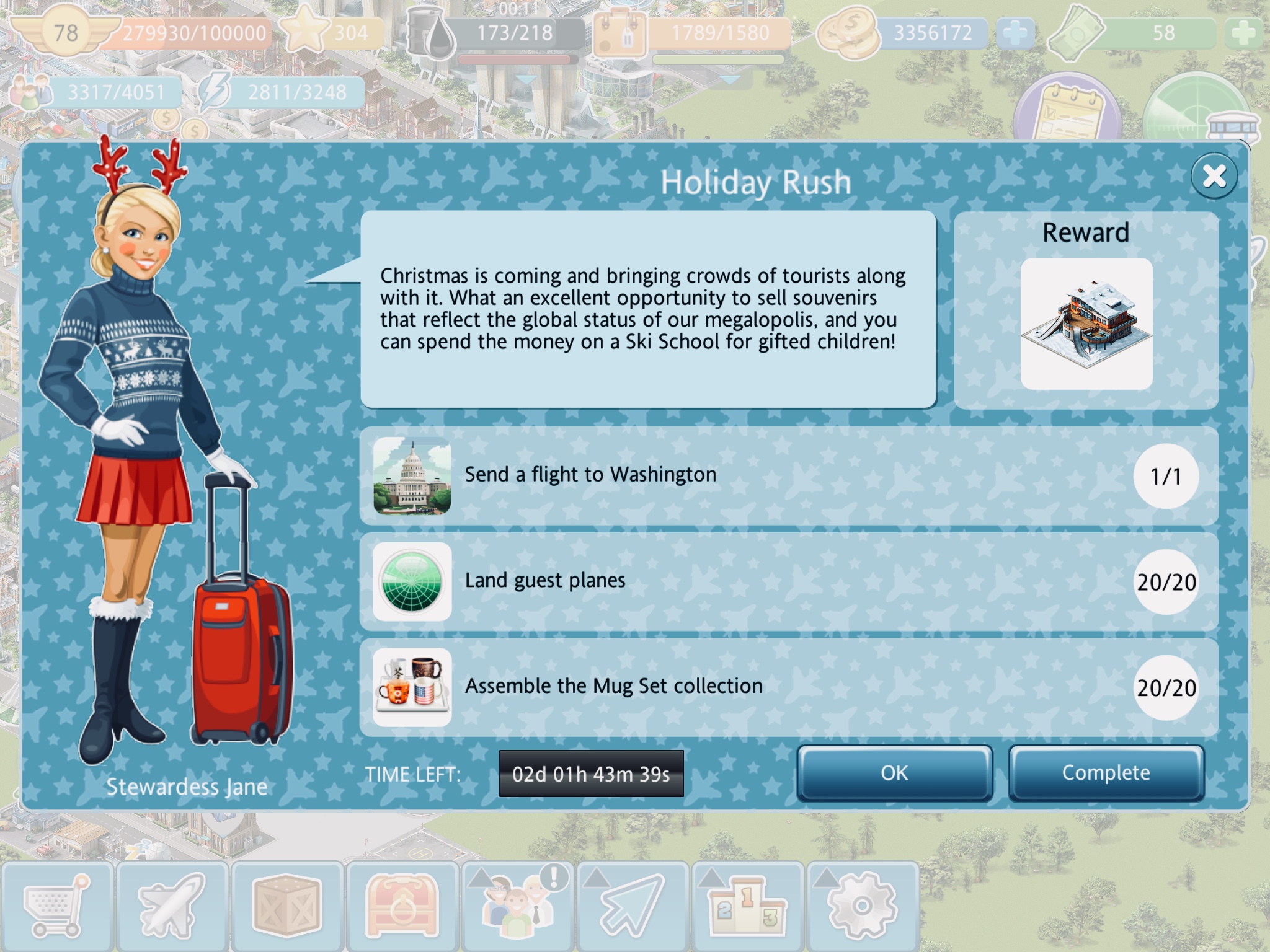This screenshot has height=952, width=1270.
Task: Open the wooden crate warehouse
Action: 287,906
